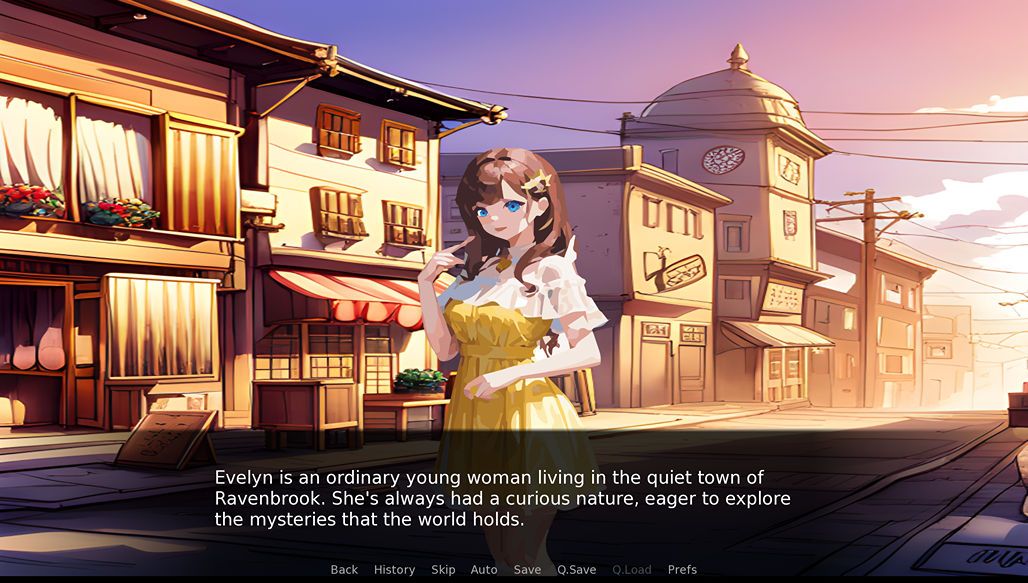Viewport: 1028px width, 583px height.
Task: Open the History log
Action: coord(394,570)
